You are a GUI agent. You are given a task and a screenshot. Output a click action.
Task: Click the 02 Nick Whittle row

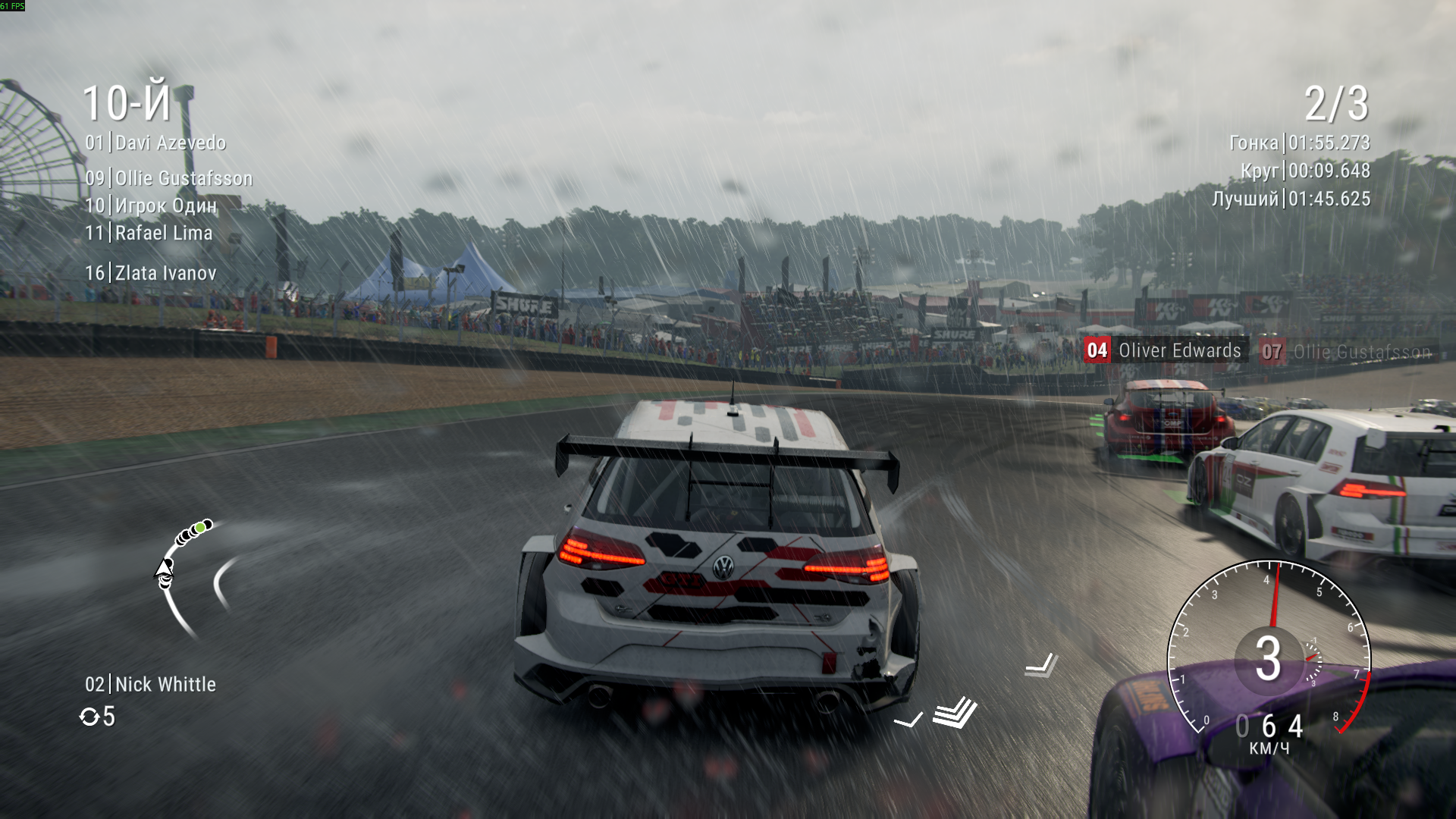[150, 684]
